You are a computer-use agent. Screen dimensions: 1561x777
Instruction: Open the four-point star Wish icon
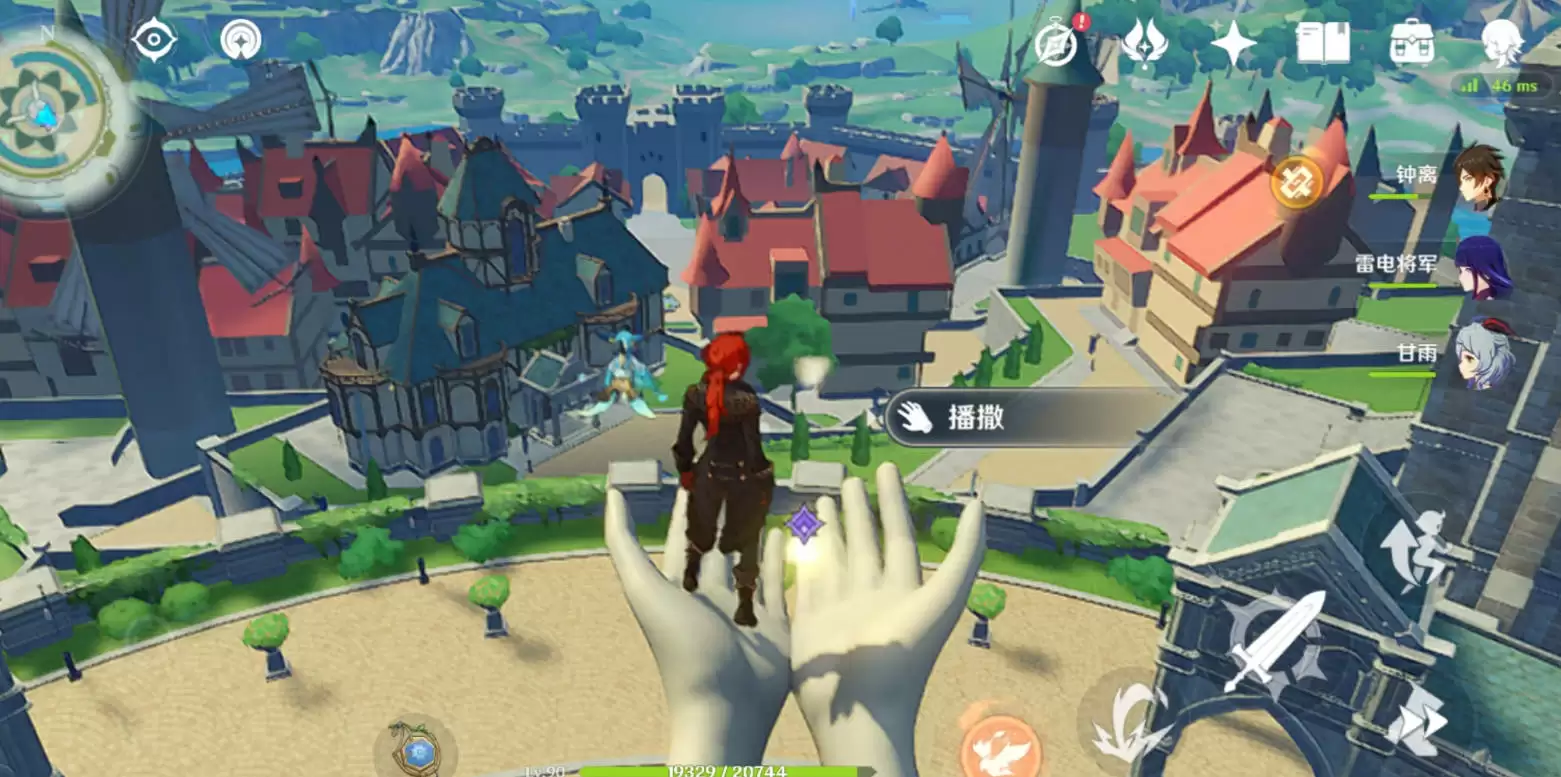(1233, 43)
